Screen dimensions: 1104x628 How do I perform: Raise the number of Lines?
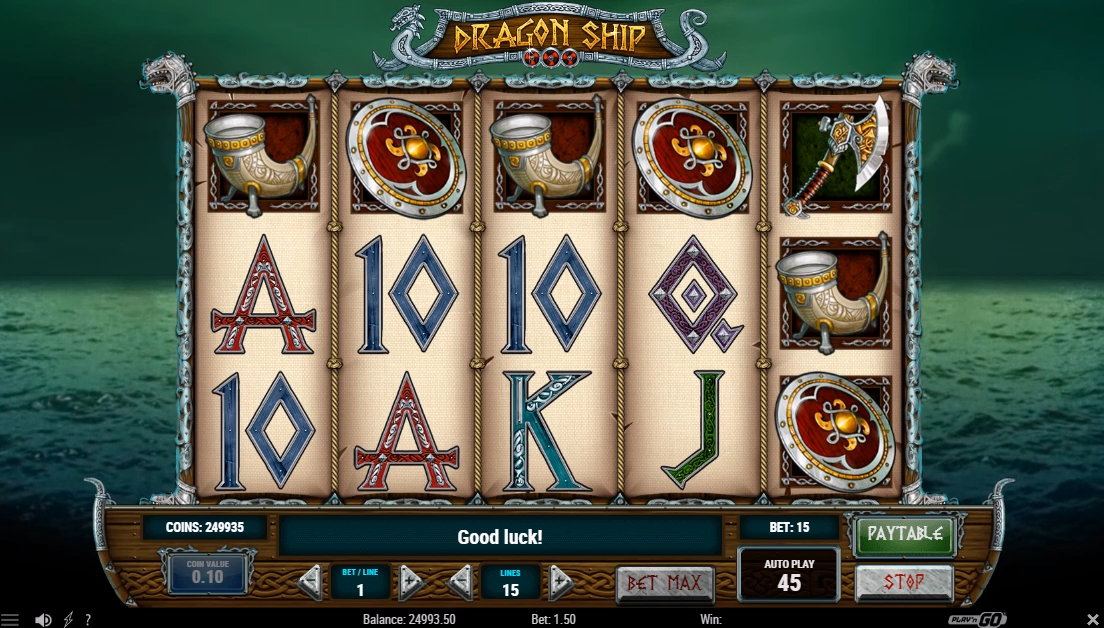tap(561, 581)
